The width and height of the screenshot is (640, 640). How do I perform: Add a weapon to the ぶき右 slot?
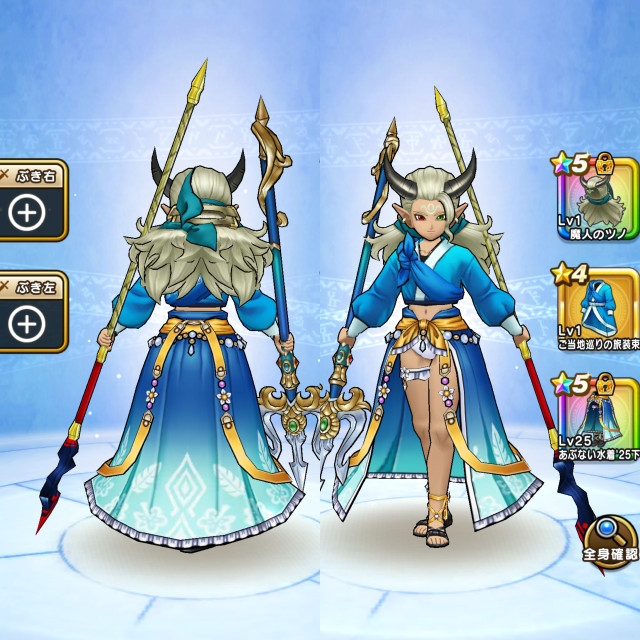(x=28, y=211)
